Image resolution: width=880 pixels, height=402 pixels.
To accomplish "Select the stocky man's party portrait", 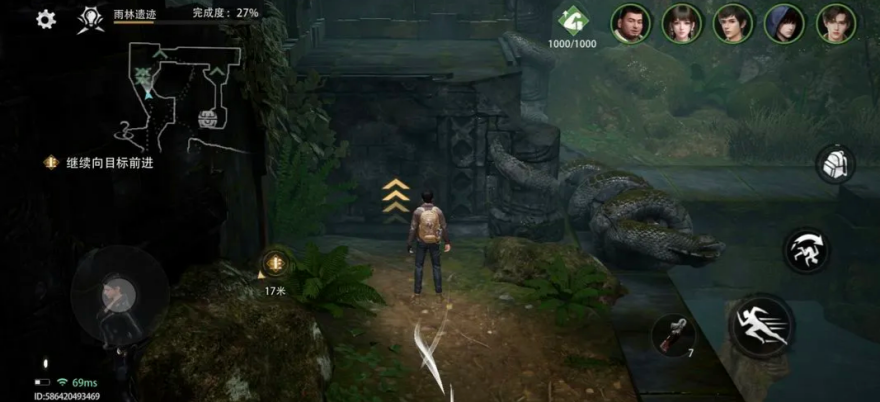I will 631,23.
